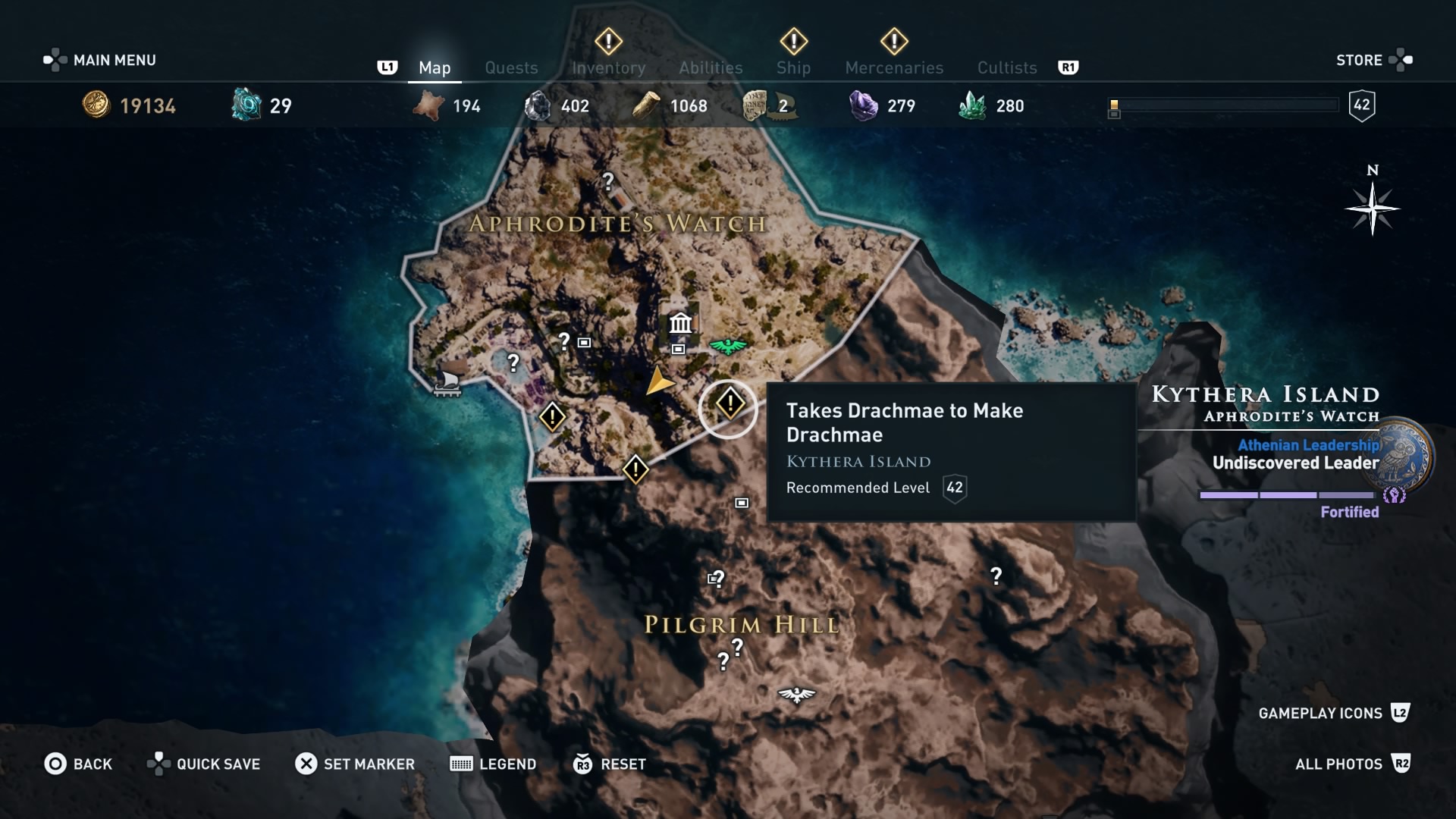Select the white eagle viewpoint in Pilgrim Hill
Screen dimensions: 1456x819
pos(796,694)
